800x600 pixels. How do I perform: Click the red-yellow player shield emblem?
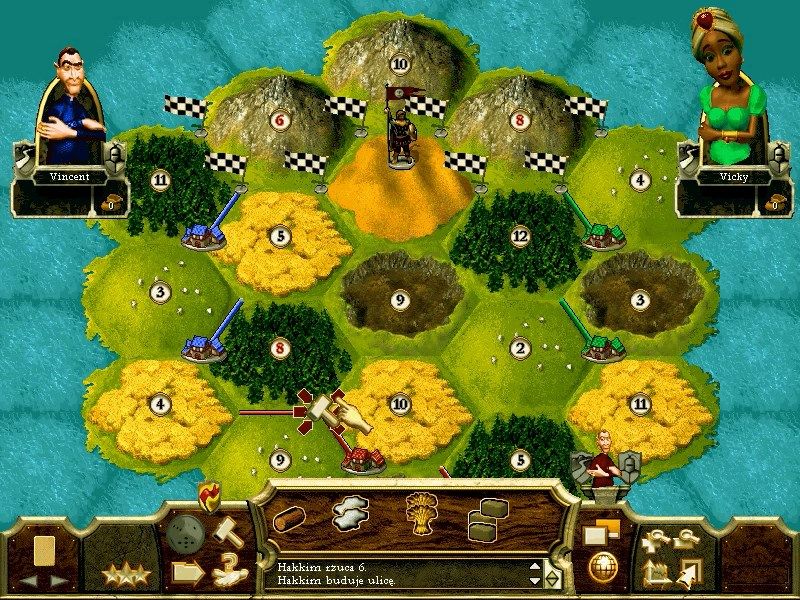pyautogui.click(x=209, y=492)
